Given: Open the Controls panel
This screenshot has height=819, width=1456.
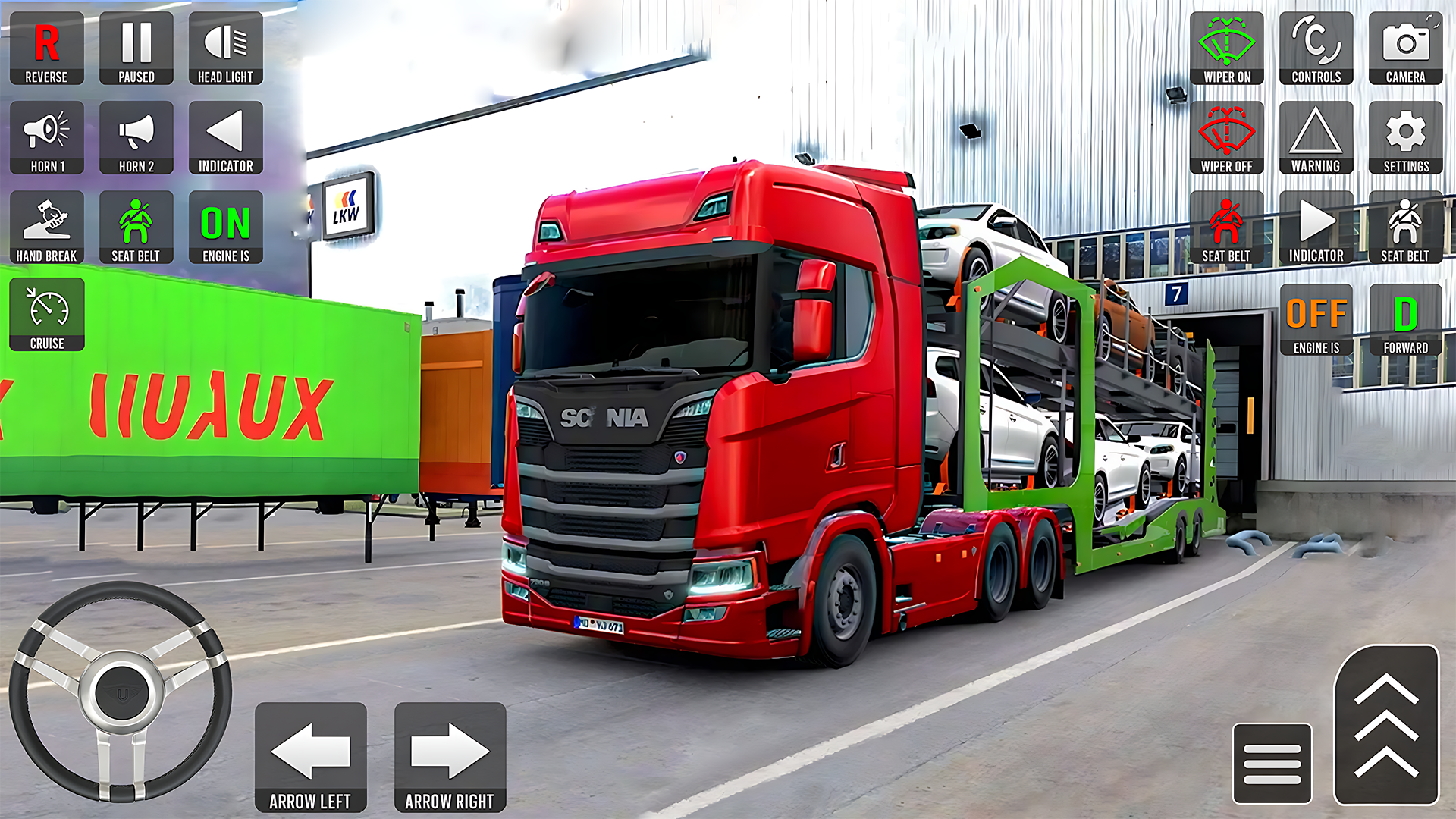Looking at the screenshot, I should [x=1316, y=48].
